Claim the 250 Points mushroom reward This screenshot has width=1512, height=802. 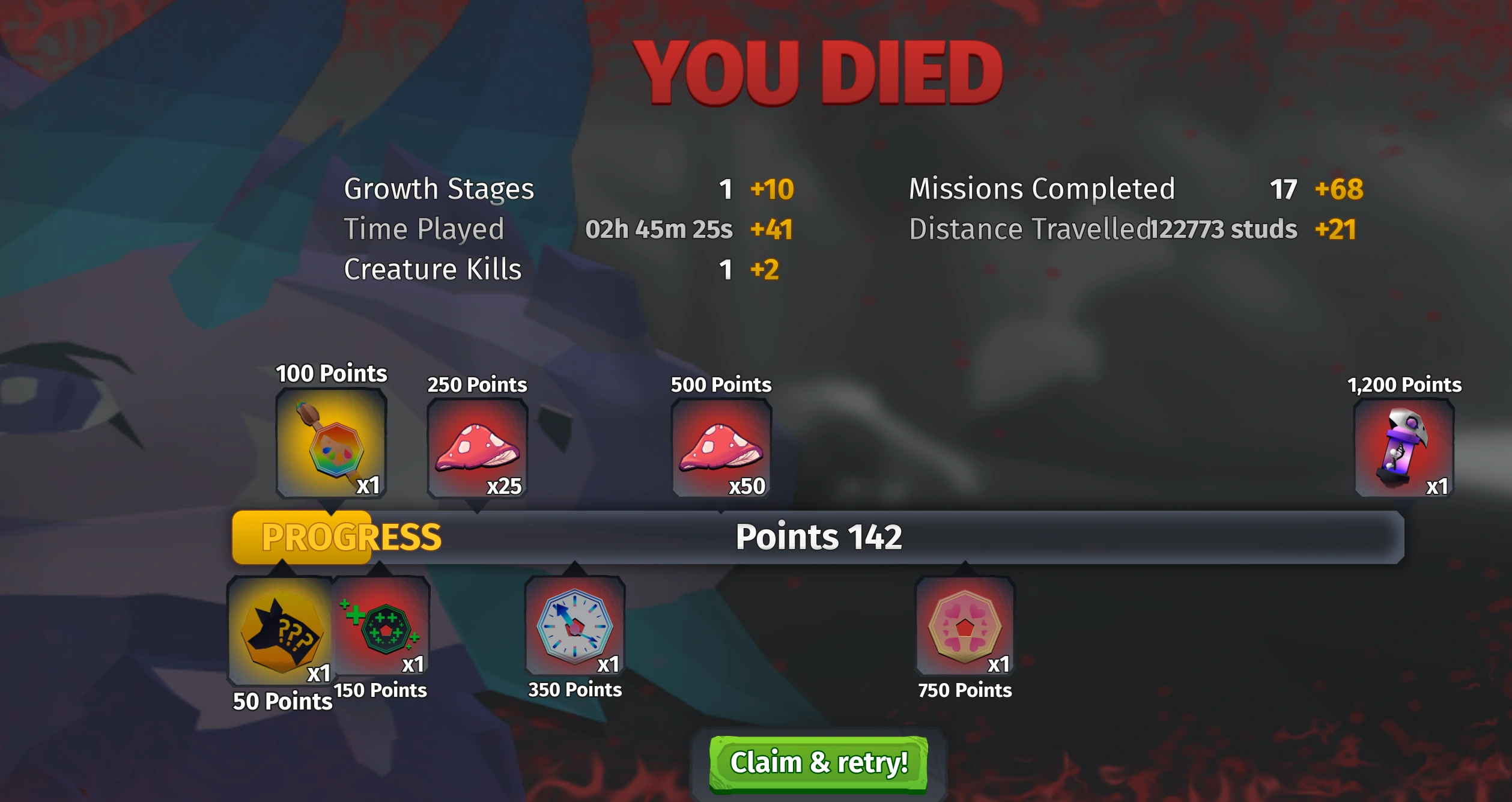476,448
